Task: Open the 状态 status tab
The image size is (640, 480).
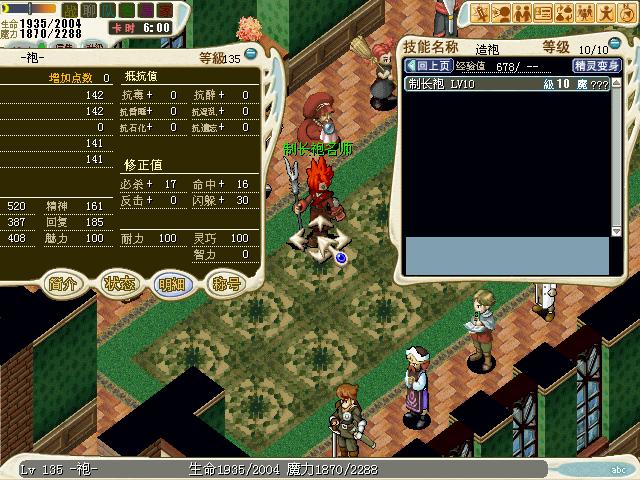Action: point(118,283)
